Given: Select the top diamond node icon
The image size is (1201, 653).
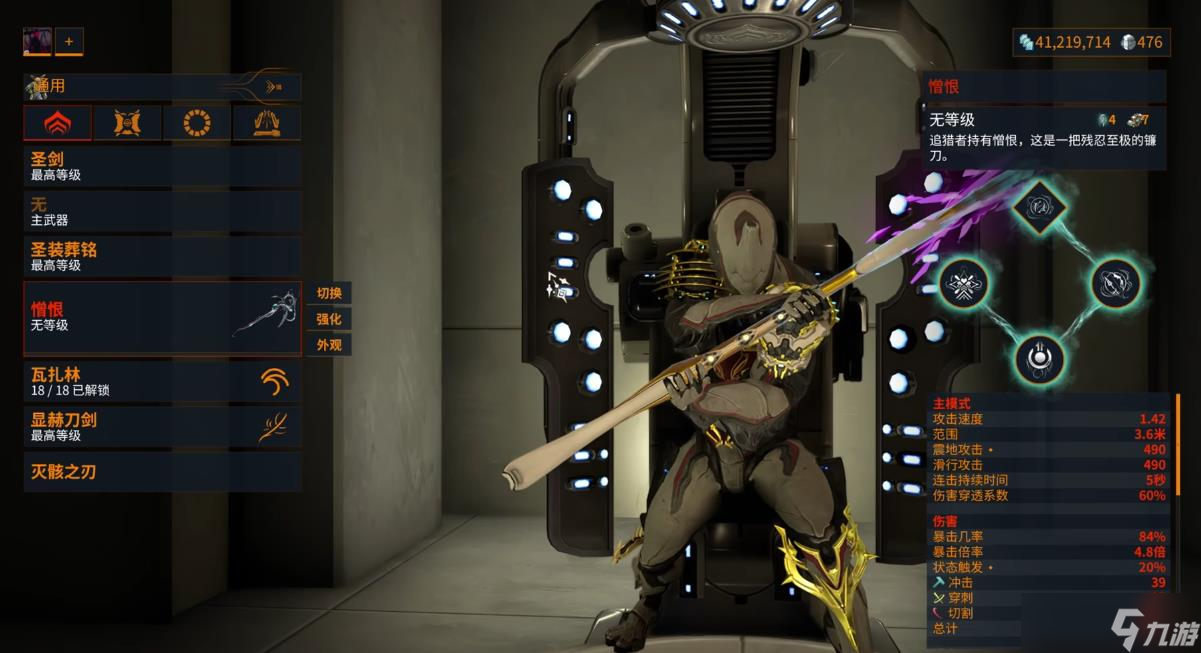Looking at the screenshot, I should [1037, 207].
